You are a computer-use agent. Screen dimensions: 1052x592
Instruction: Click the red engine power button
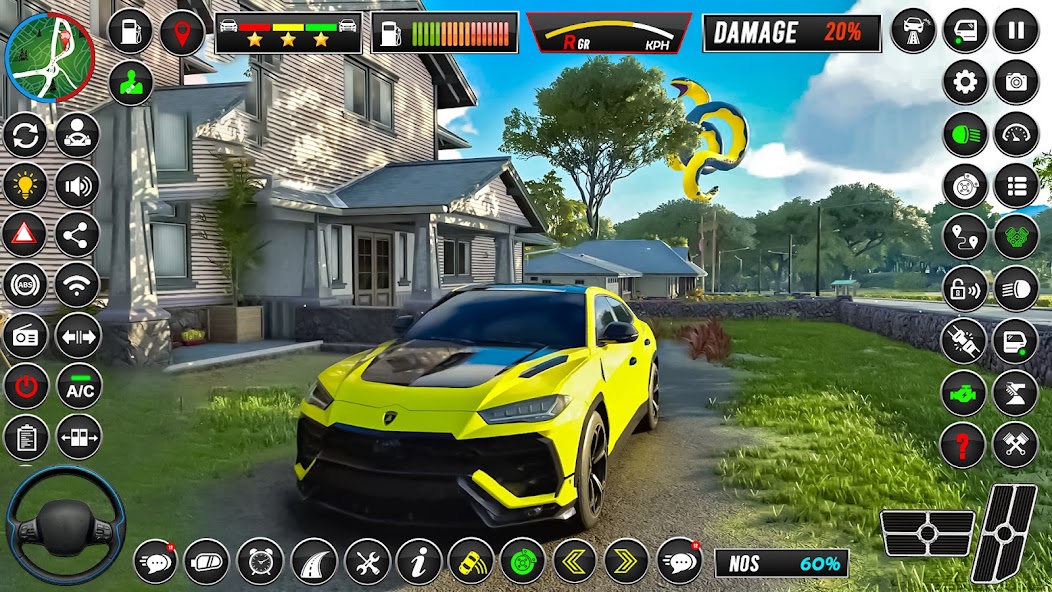(x=25, y=386)
